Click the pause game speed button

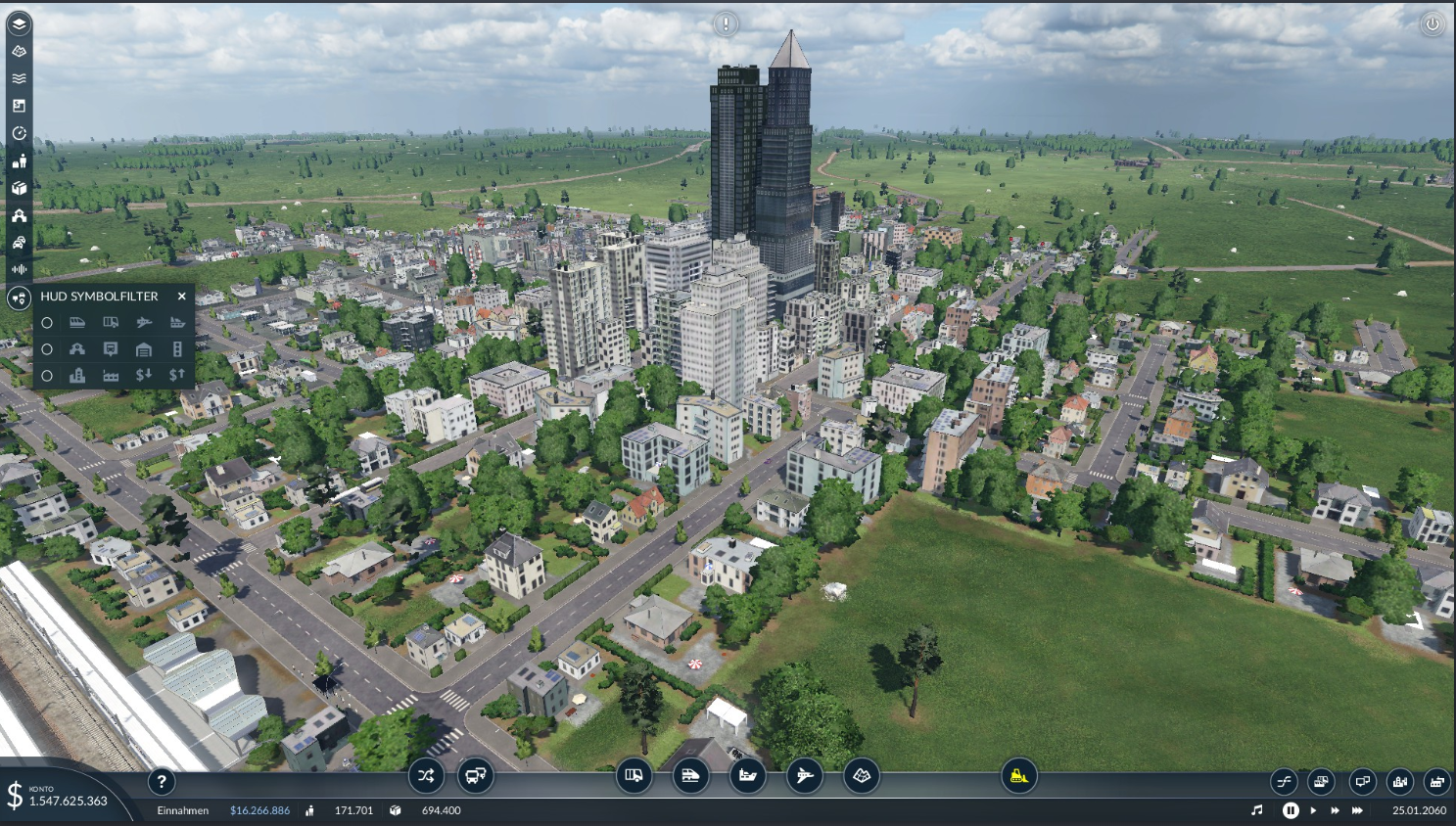point(1291,810)
